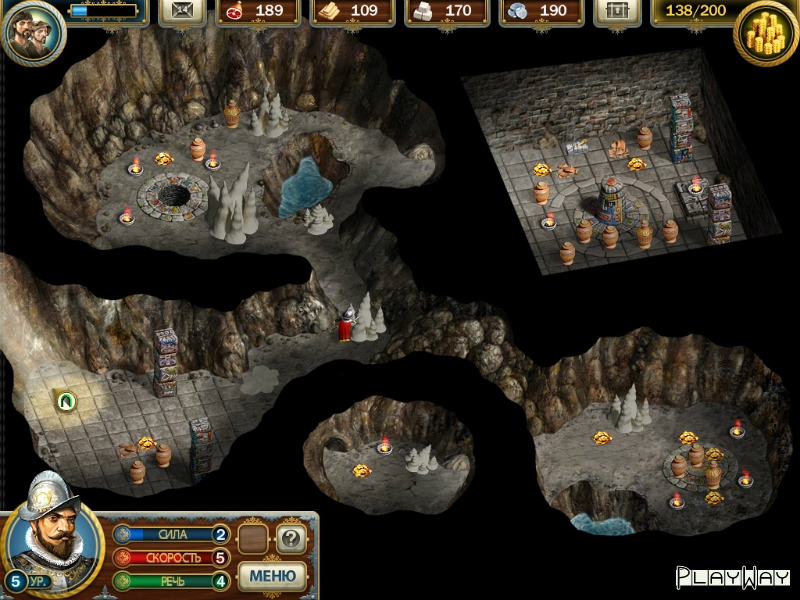
Task: Click the silver ore resource icon
Action: [520, 11]
